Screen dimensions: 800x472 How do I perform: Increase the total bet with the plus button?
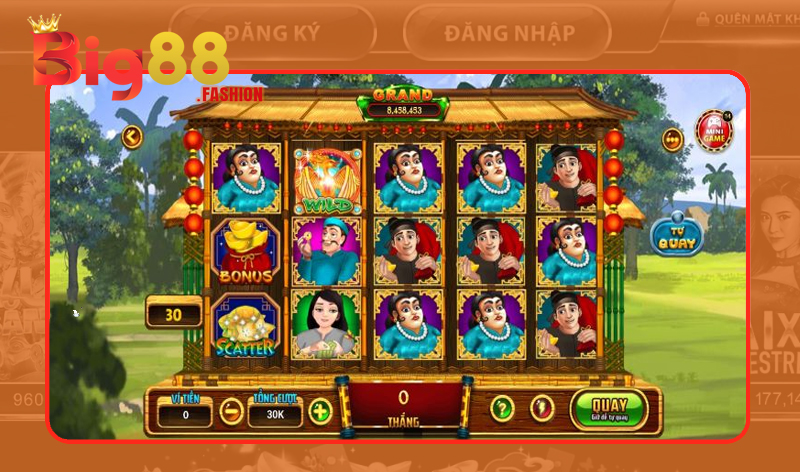click(x=319, y=410)
